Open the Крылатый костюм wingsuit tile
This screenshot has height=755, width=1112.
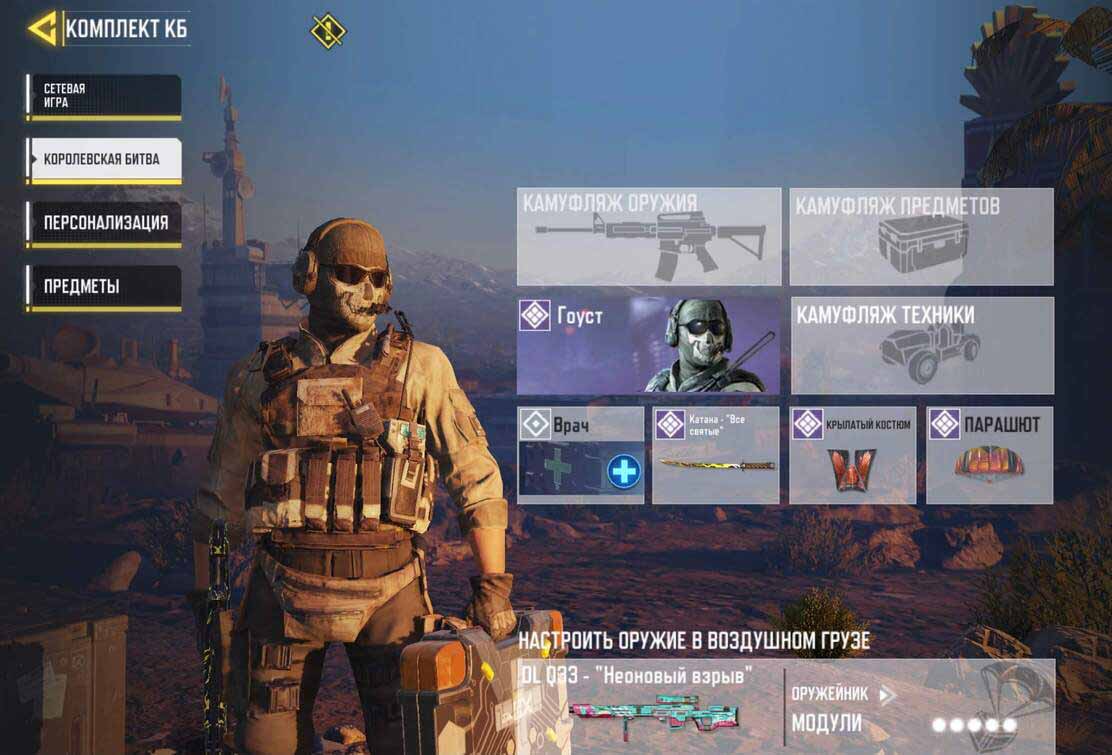[852, 454]
